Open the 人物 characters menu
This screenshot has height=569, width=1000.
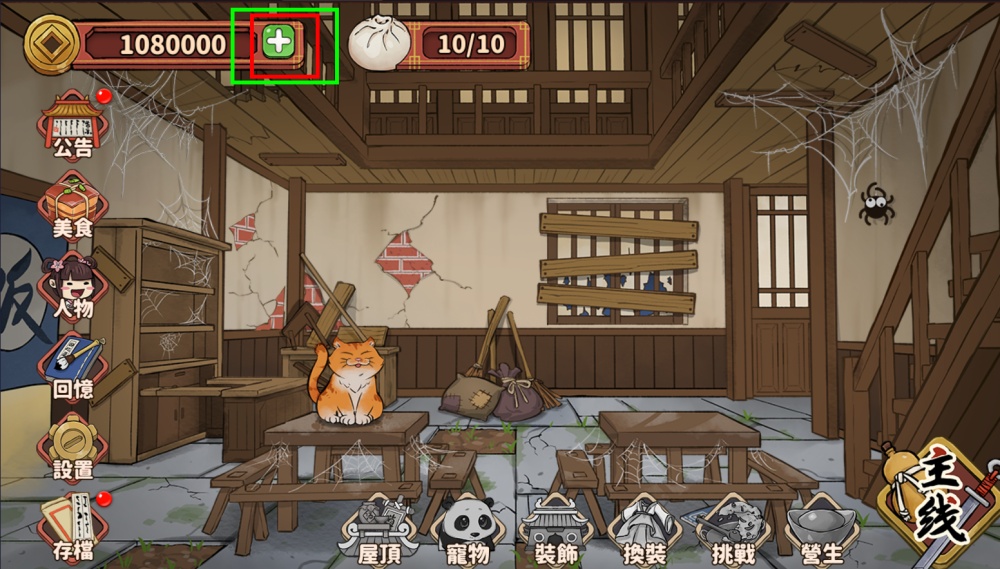(x=73, y=287)
